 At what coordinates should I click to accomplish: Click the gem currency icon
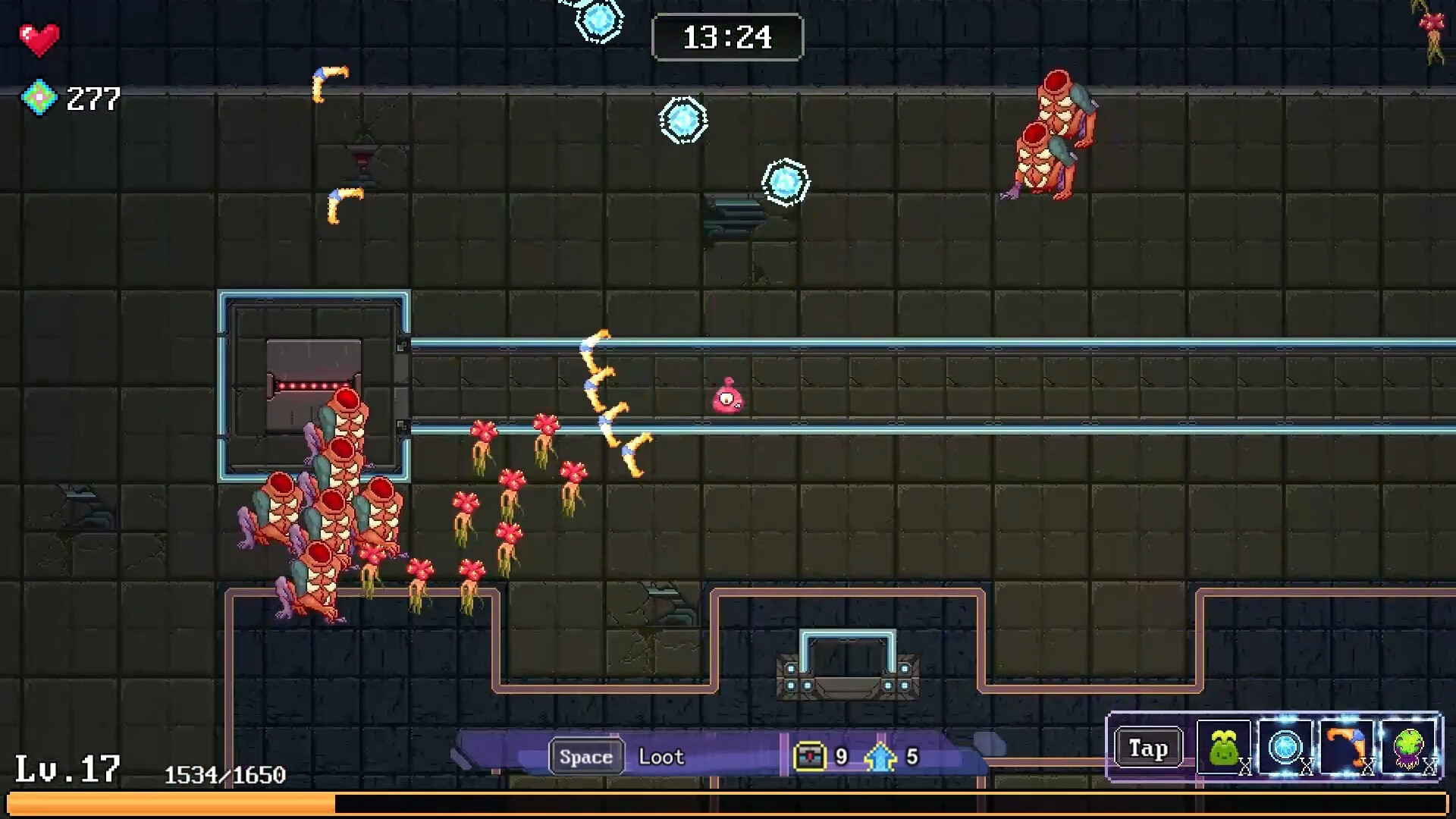click(39, 98)
